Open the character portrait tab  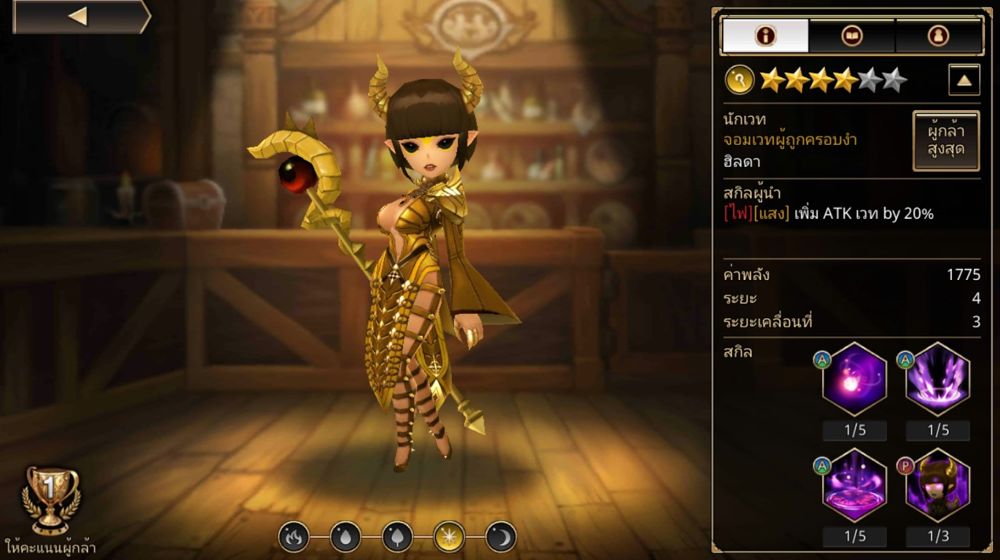(x=938, y=36)
